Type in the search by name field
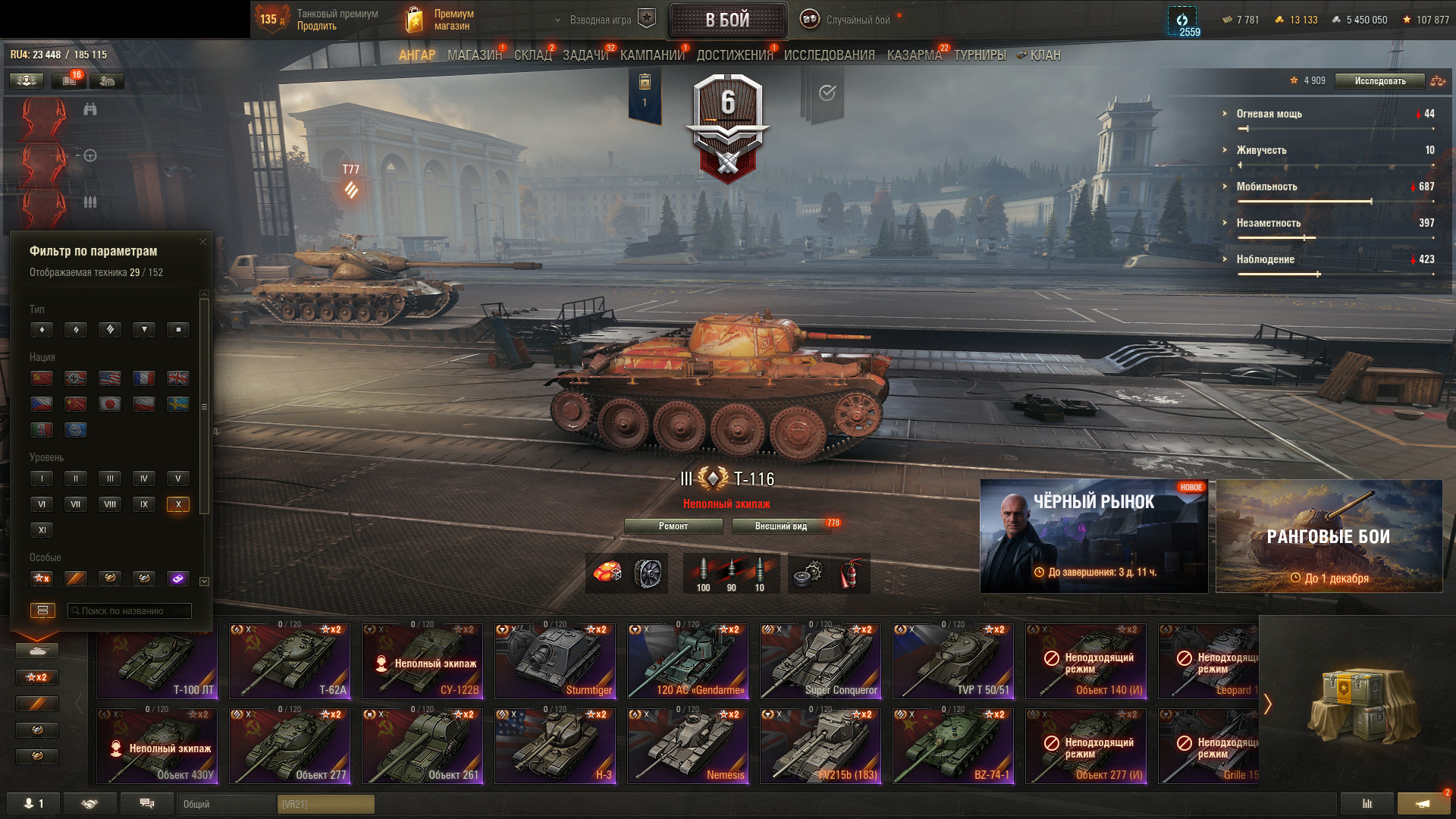The height and width of the screenshot is (819, 1456). pyautogui.click(x=130, y=611)
